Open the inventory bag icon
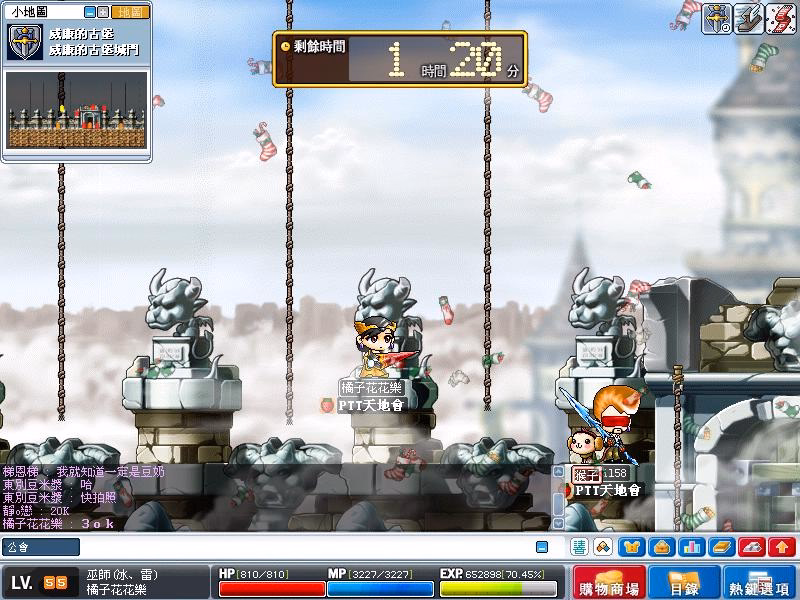The height and width of the screenshot is (600, 800). click(661, 547)
